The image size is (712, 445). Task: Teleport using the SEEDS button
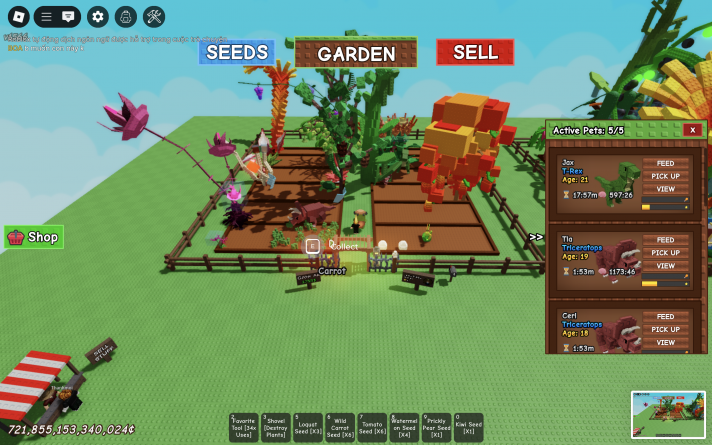point(236,52)
